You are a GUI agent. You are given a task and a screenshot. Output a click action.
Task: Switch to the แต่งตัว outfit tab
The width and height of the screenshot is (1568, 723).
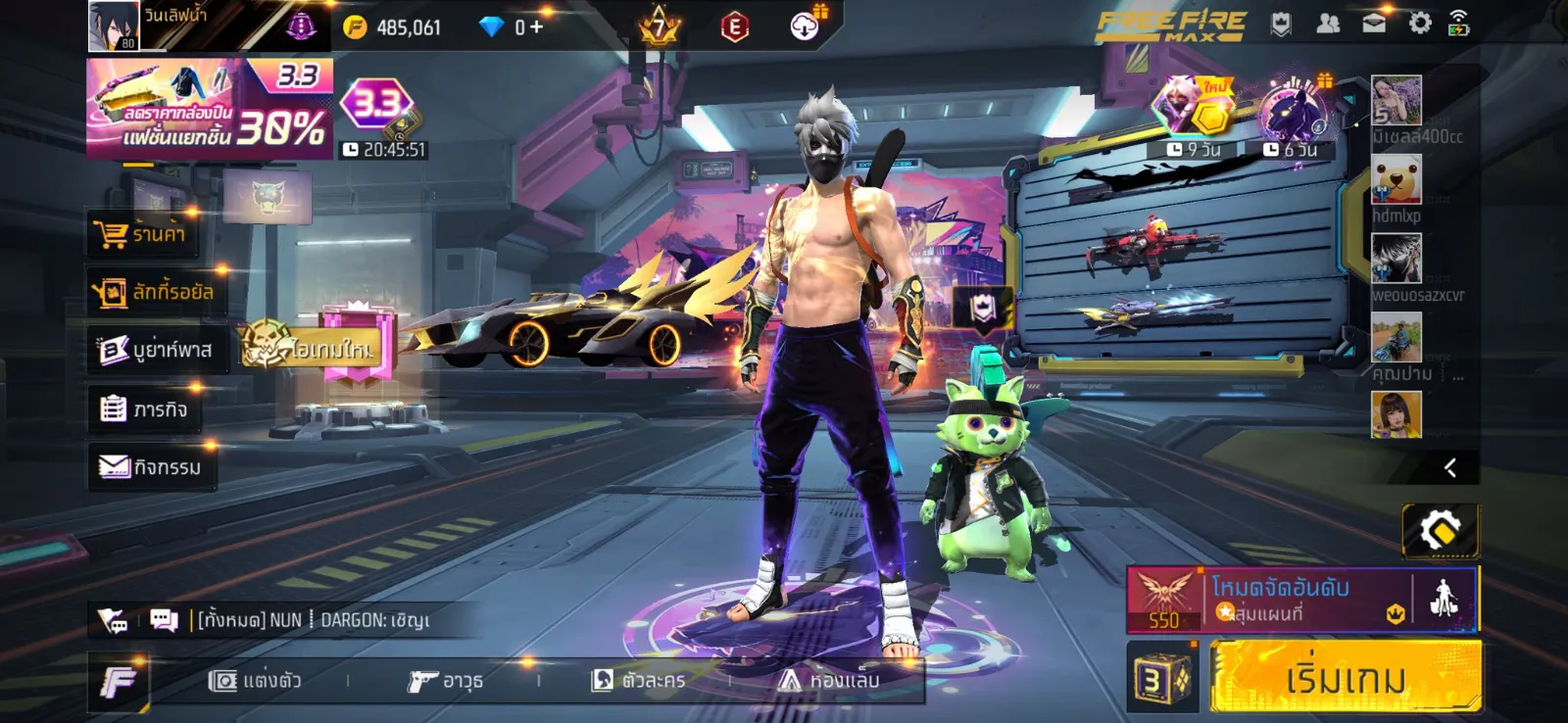(x=255, y=680)
